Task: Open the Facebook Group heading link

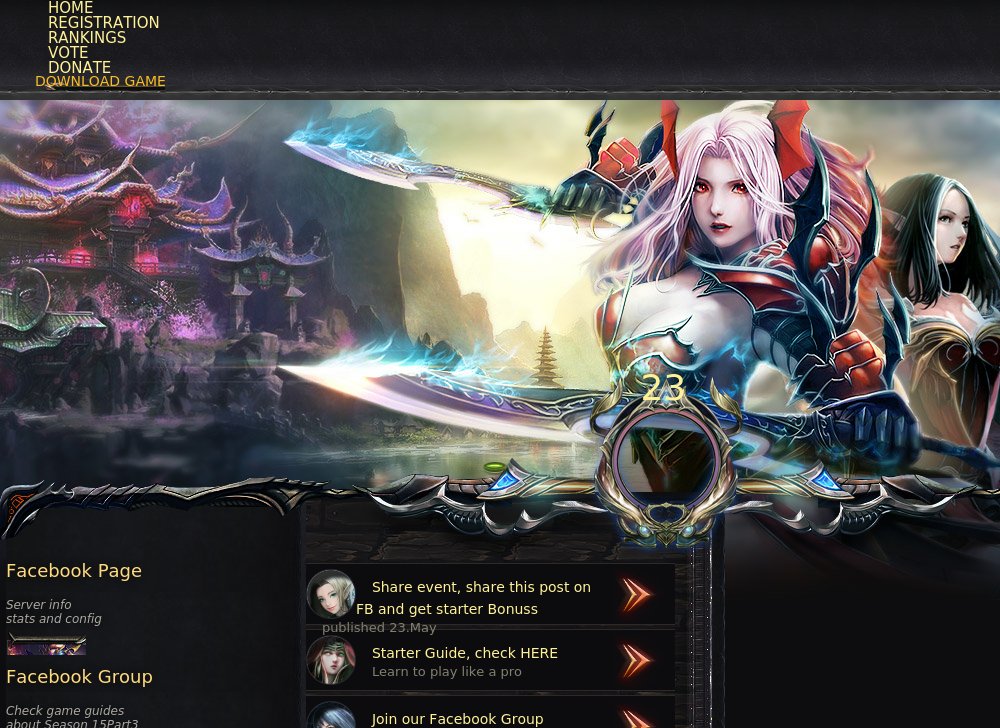Action: coord(79,677)
